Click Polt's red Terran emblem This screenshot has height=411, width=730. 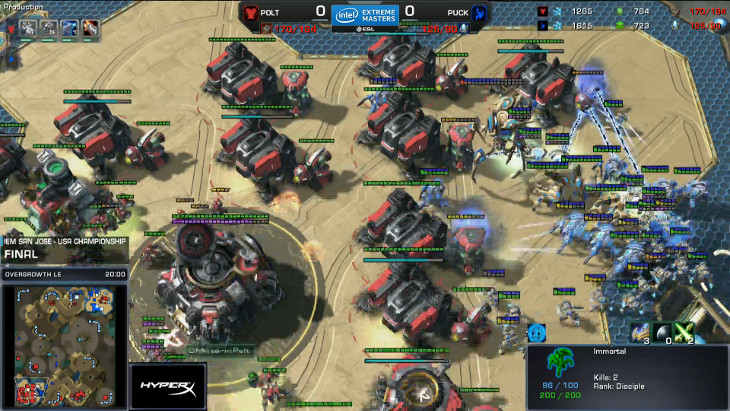point(249,13)
